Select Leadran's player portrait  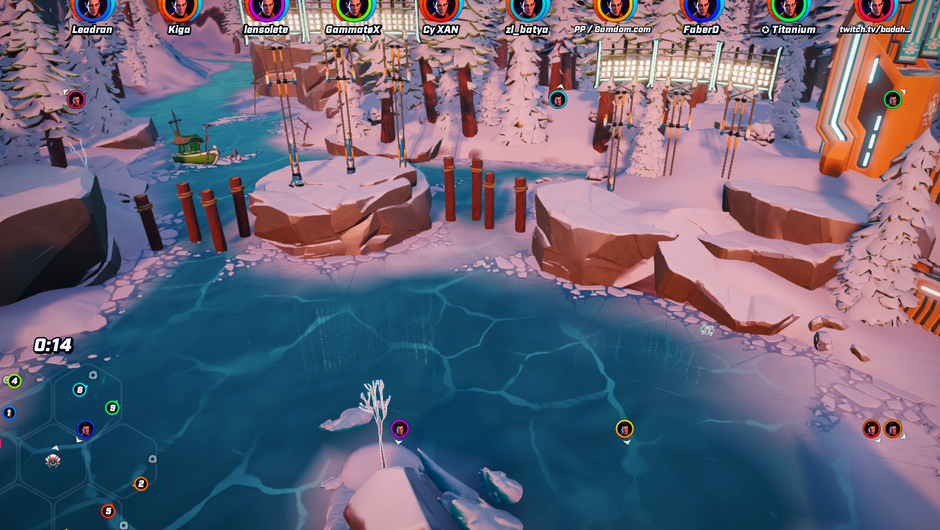(x=92, y=9)
